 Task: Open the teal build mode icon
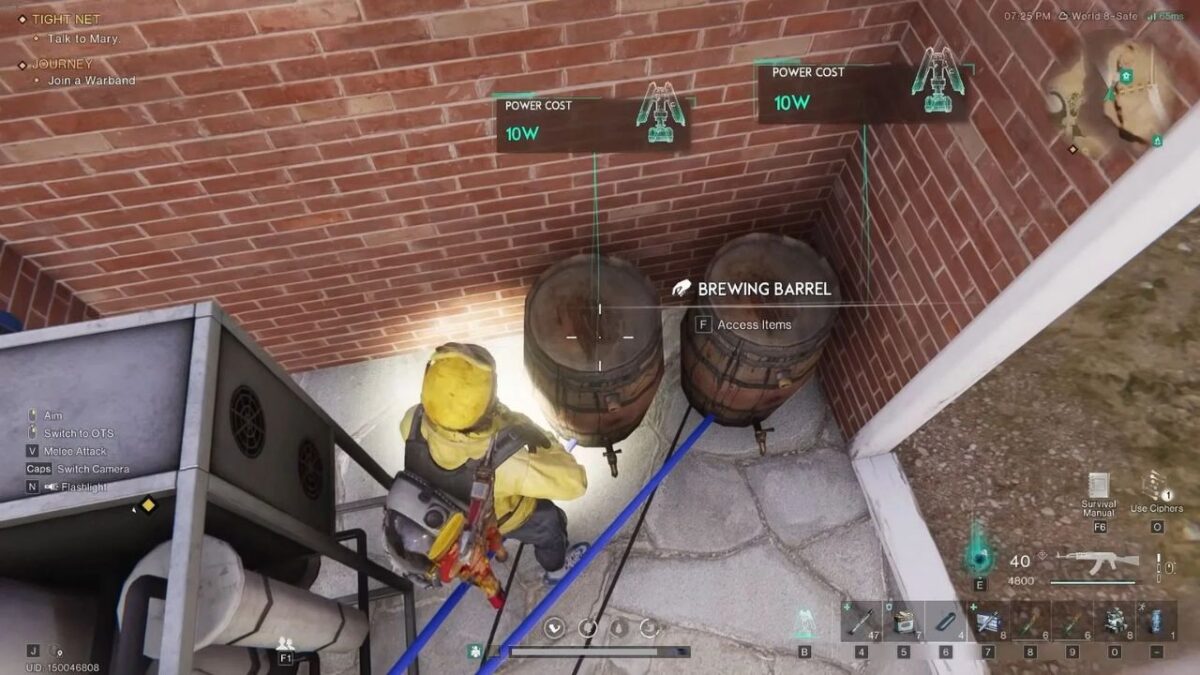point(805,622)
